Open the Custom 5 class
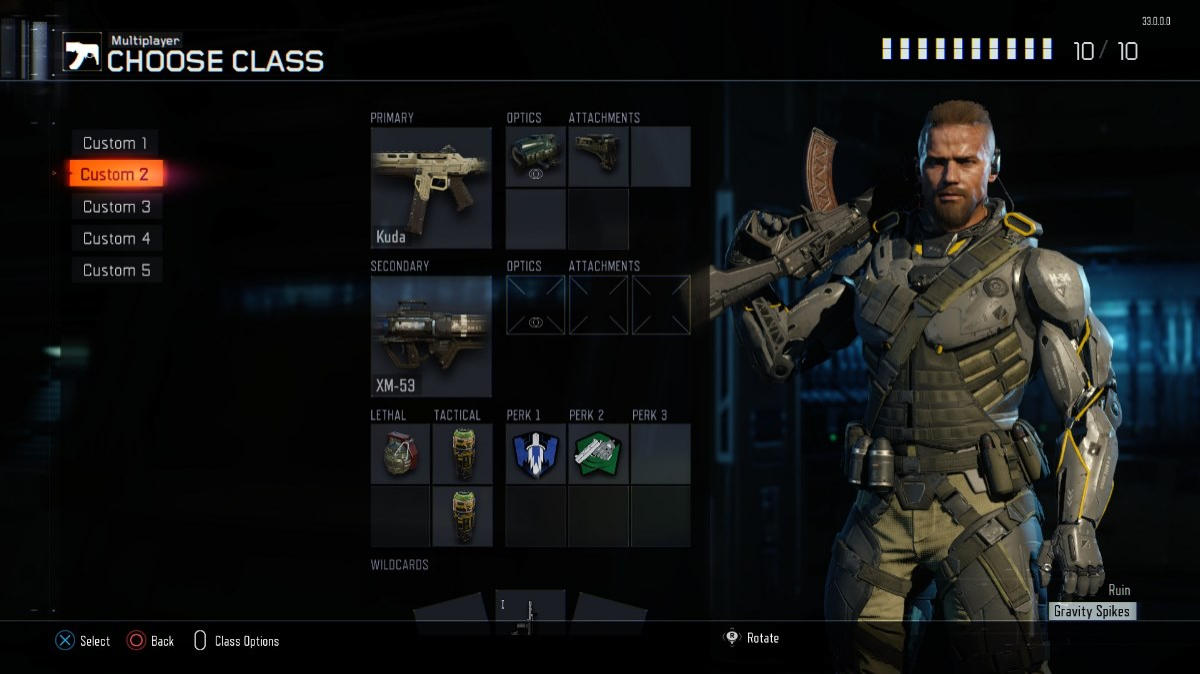Screen dimensions: 1200x674 pyautogui.click(x=116, y=270)
